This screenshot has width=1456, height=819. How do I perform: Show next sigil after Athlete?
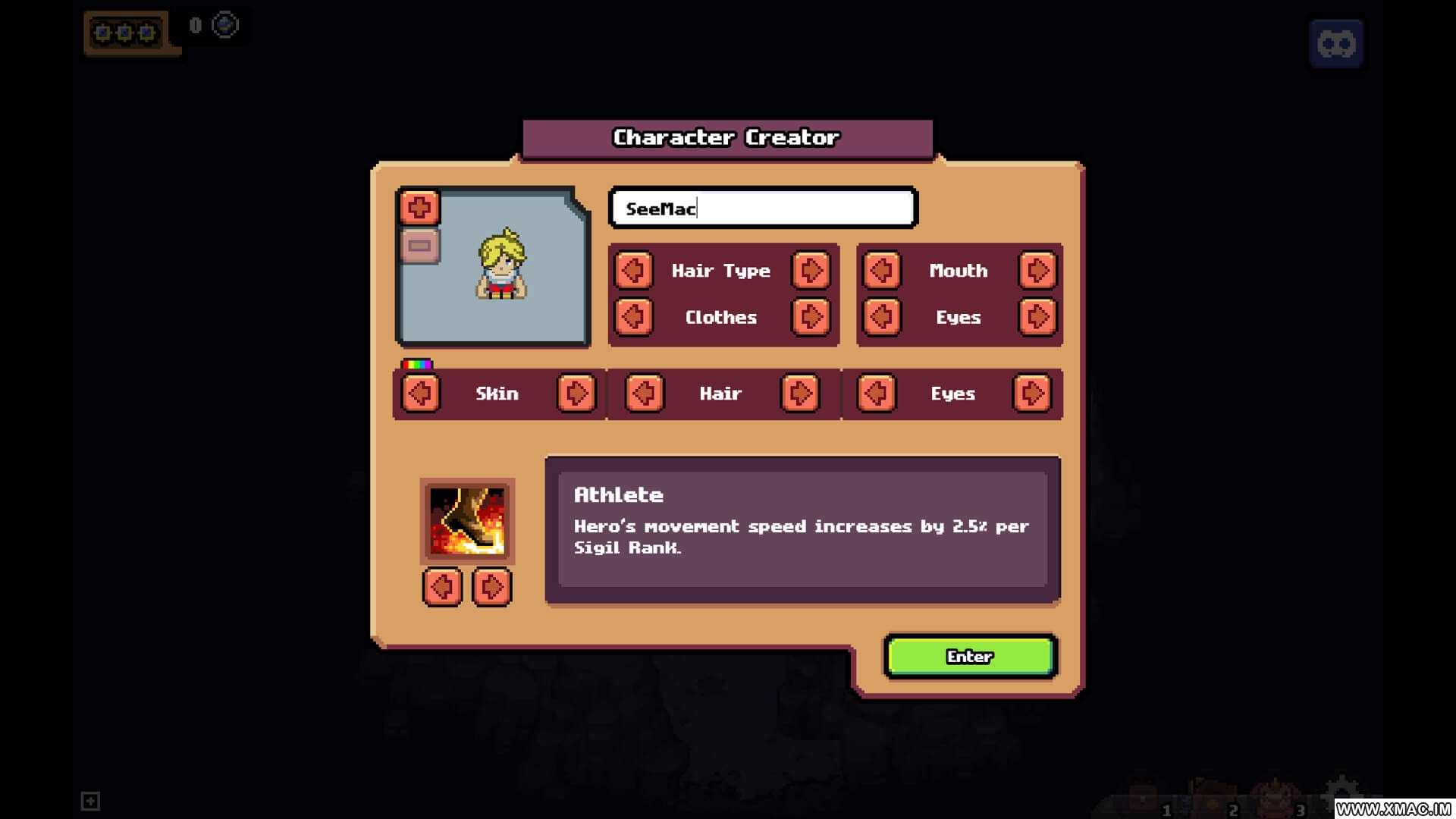(491, 586)
